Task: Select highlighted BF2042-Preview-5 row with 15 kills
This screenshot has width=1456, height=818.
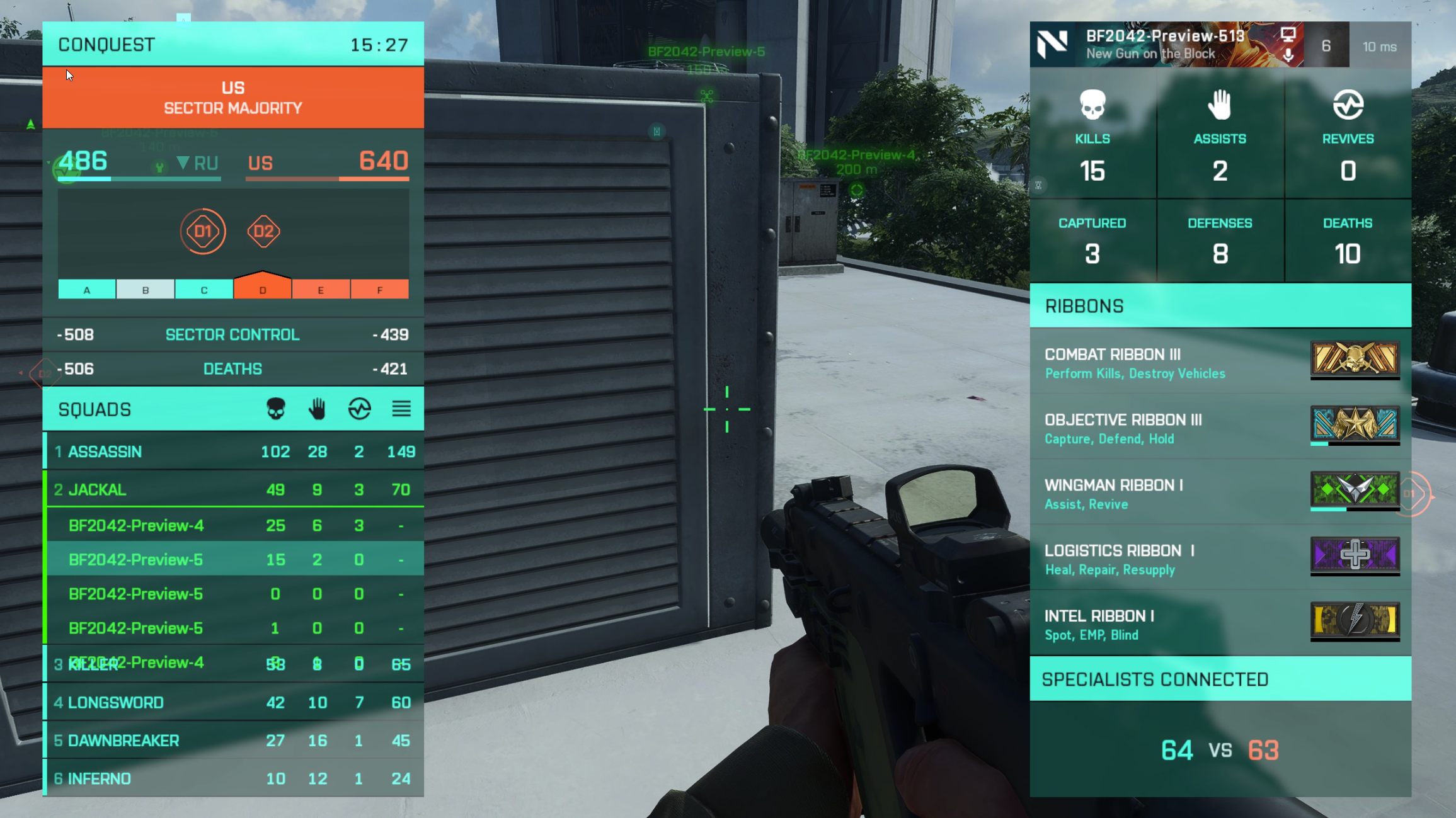Action: 233,559
